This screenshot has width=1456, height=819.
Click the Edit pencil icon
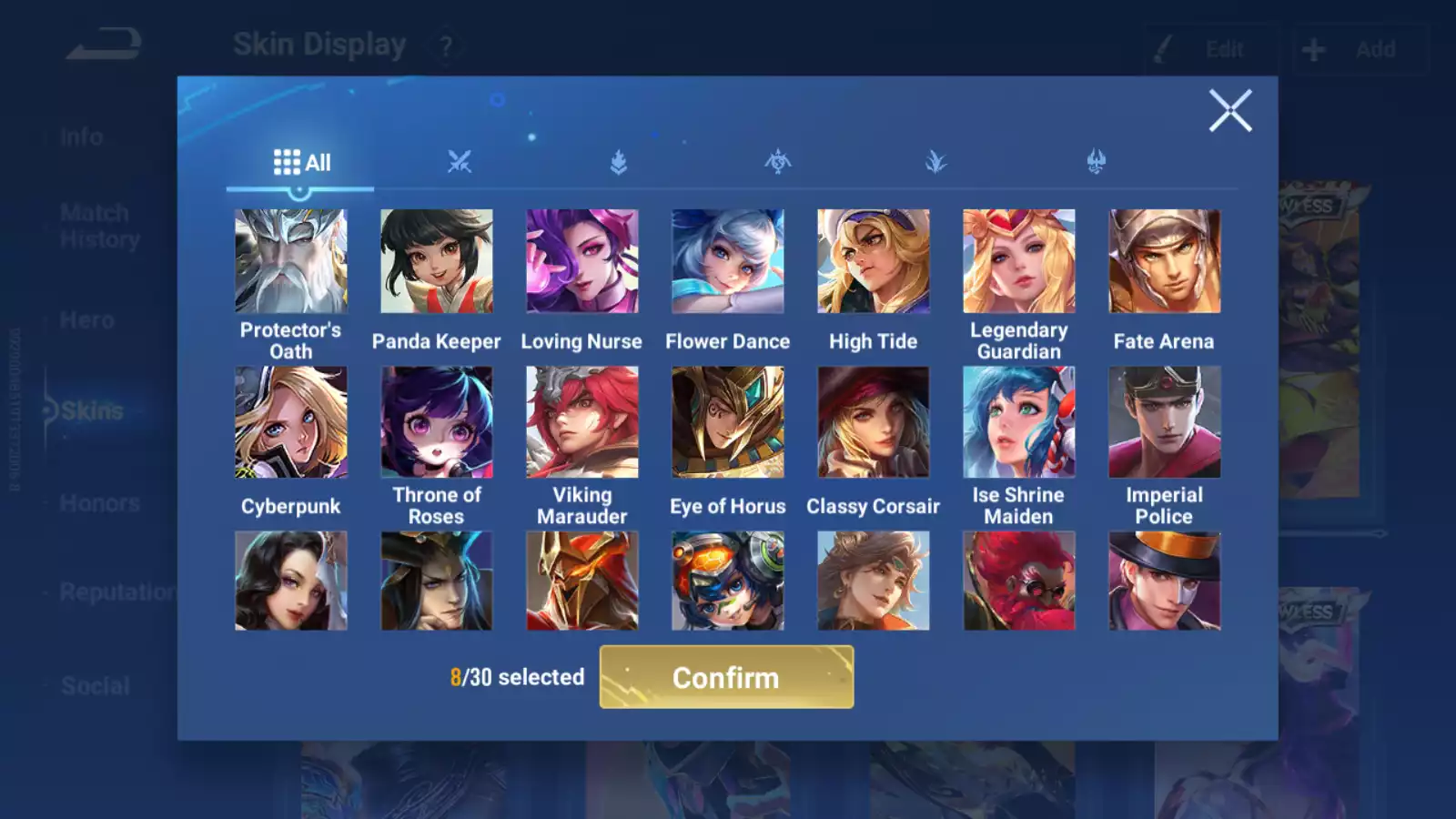click(x=1162, y=47)
